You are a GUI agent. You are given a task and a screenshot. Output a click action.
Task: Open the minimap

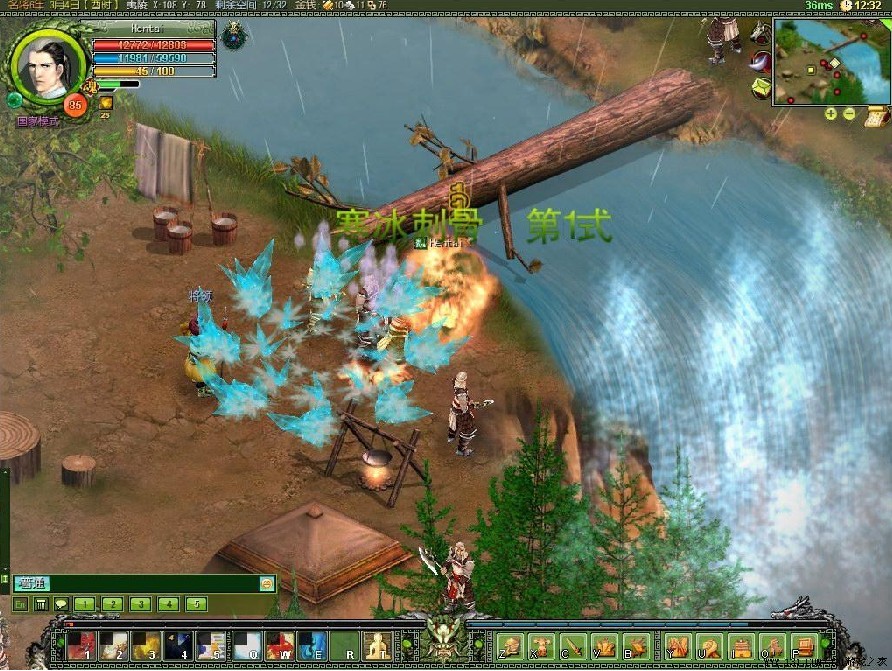point(818,60)
